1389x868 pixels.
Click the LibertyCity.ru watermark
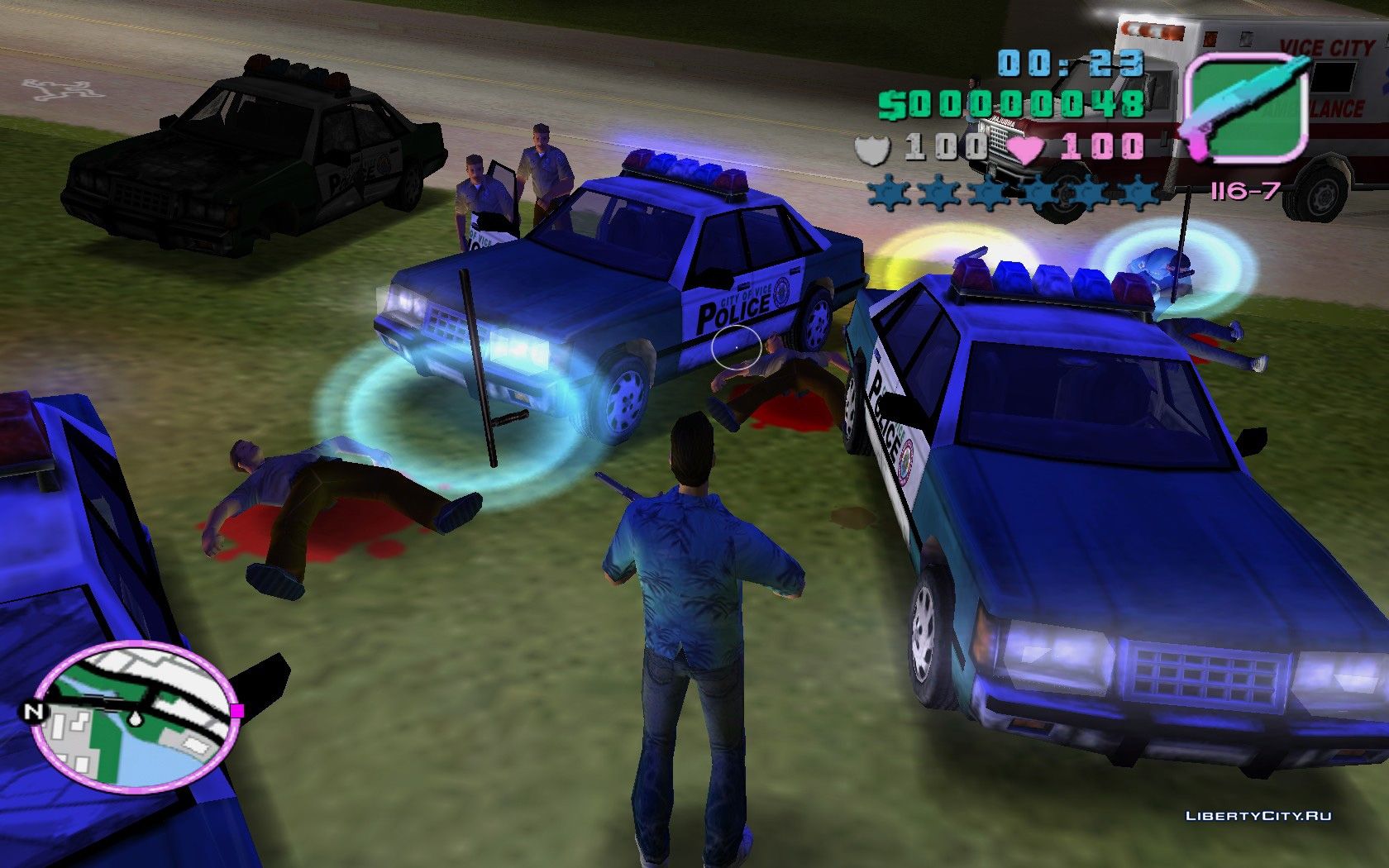(1258, 816)
